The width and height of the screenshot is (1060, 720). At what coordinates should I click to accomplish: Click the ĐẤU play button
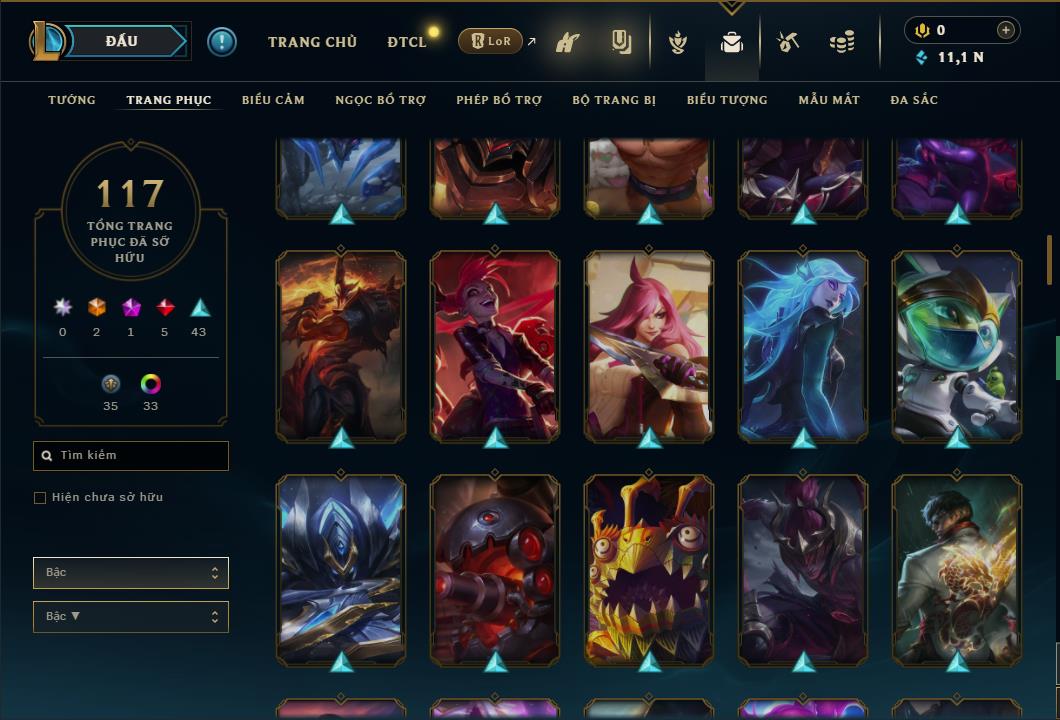click(122, 41)
